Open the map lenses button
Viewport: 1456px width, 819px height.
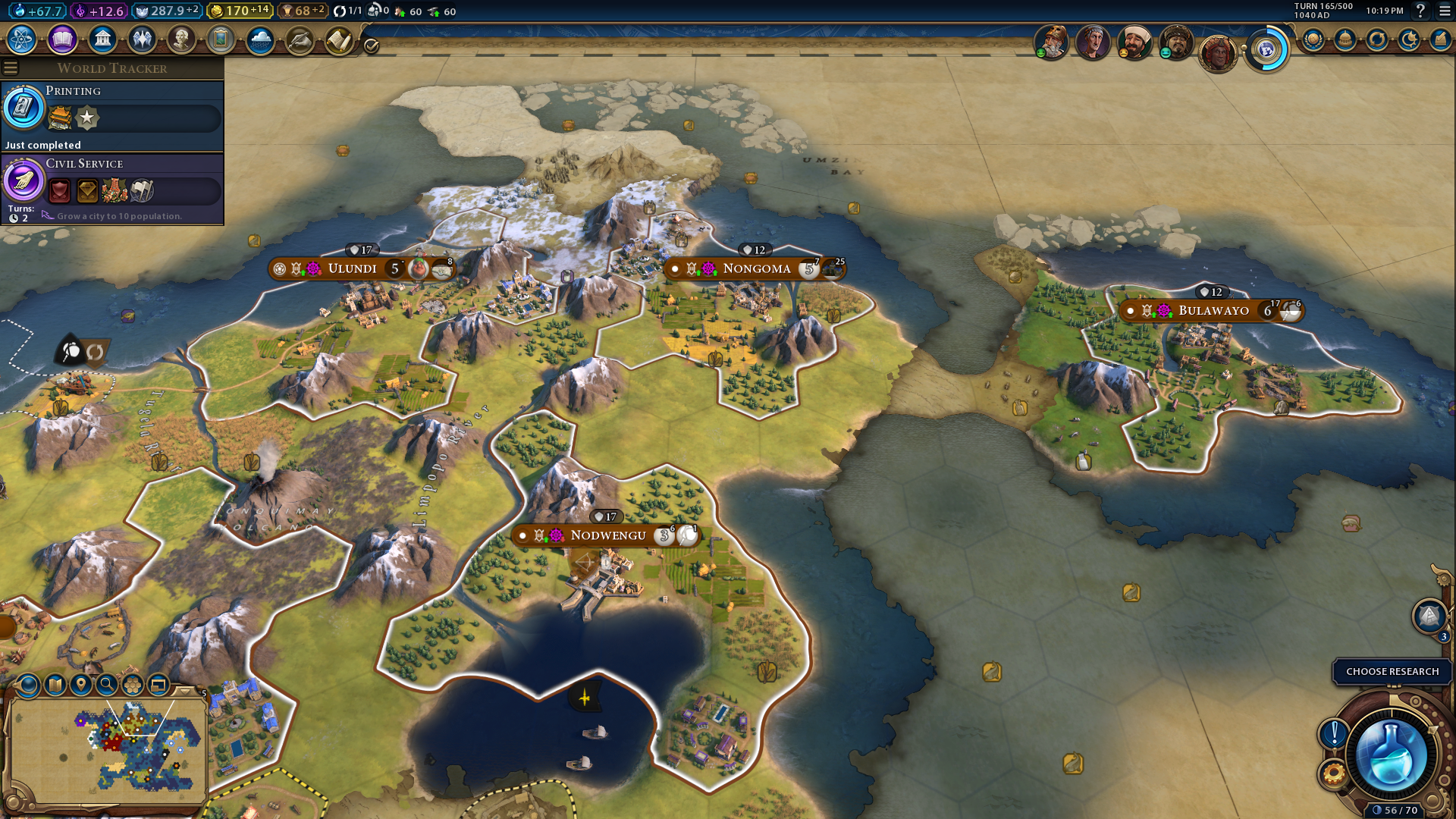pos(55,685)
